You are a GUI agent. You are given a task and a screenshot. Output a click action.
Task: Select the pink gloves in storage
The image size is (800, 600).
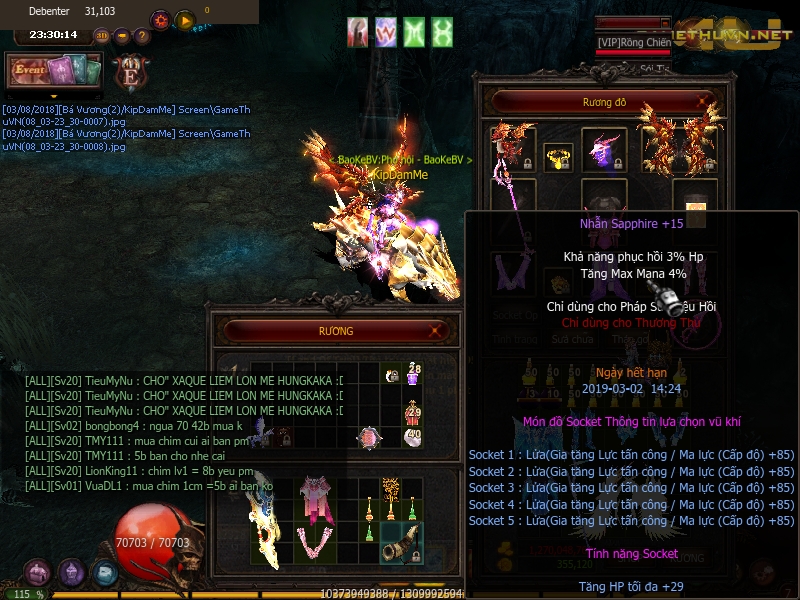pyautogui.click(x=318, y=546)
